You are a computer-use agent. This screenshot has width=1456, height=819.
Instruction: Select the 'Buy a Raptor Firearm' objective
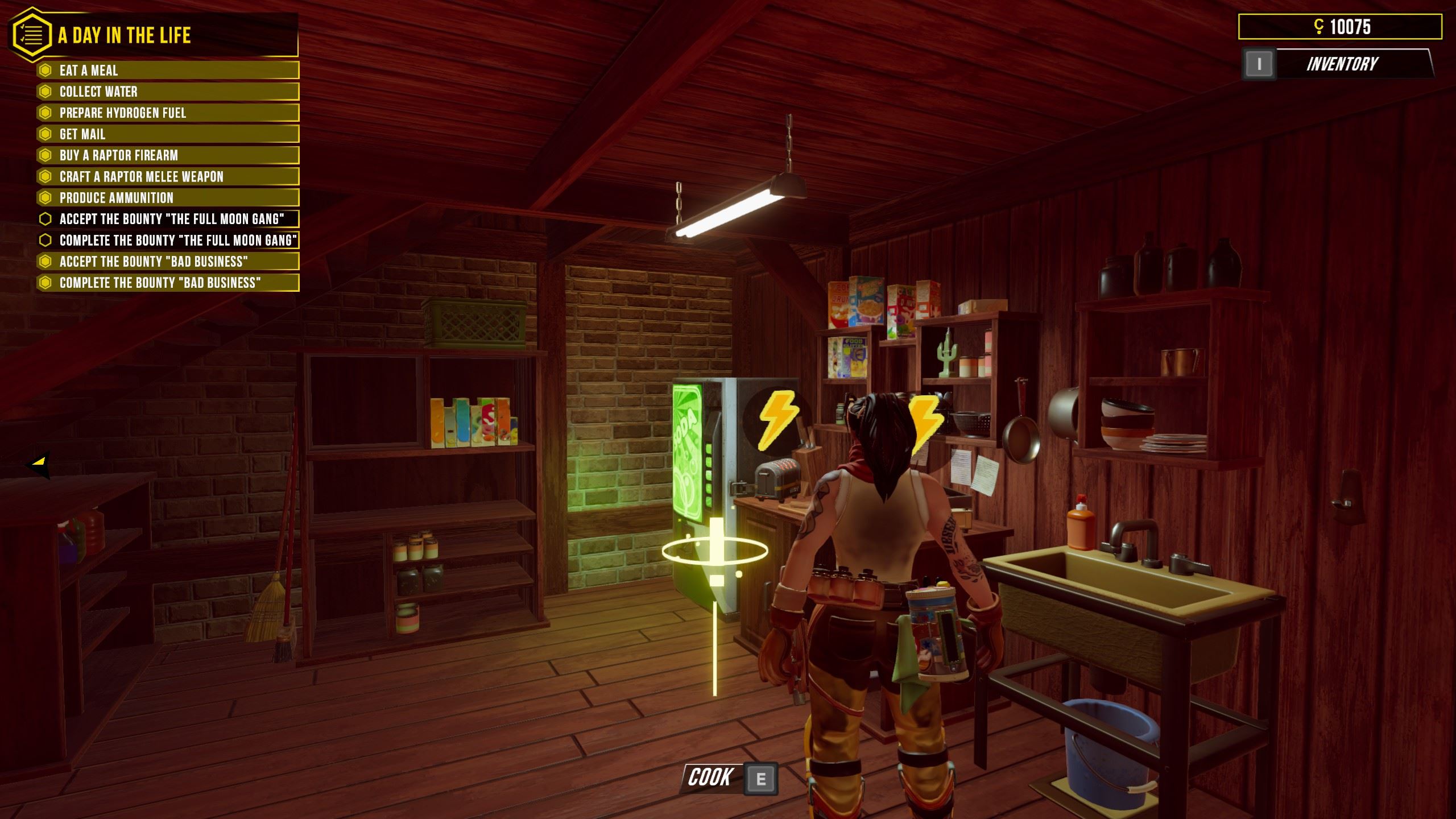tap(168, 155)
